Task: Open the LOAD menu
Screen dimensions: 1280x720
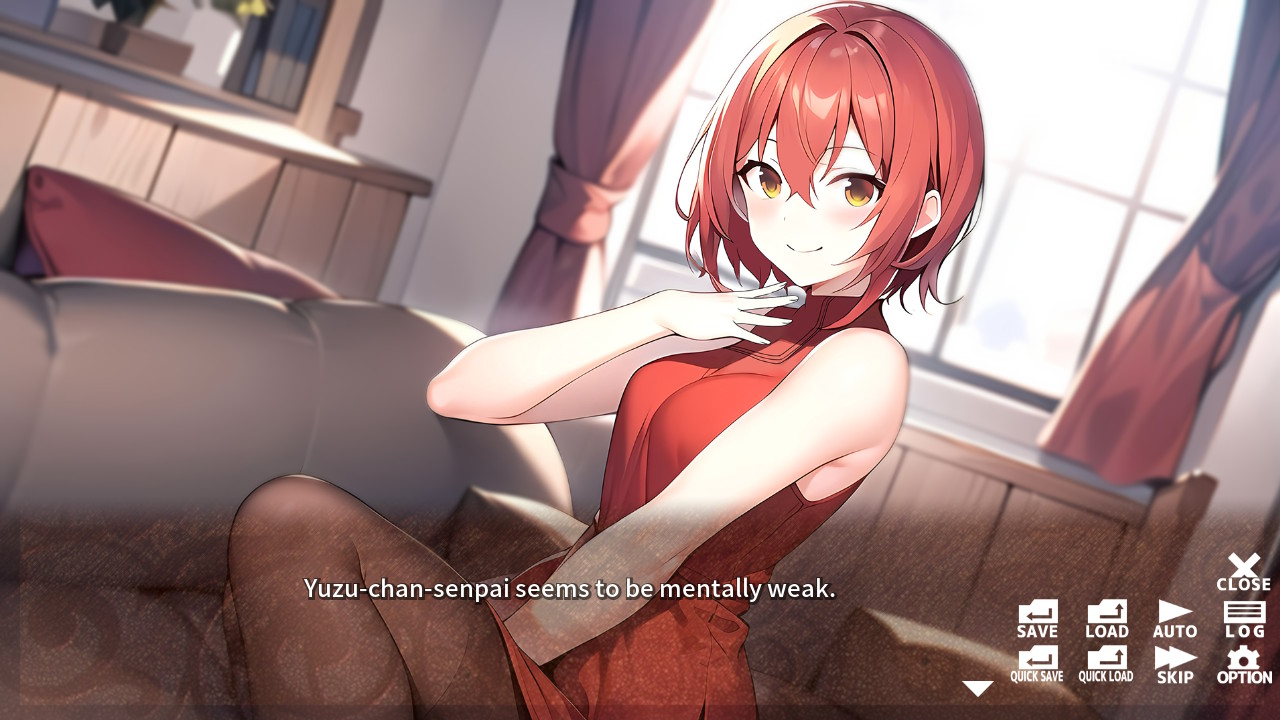Action: click(x=1105, y=615)
